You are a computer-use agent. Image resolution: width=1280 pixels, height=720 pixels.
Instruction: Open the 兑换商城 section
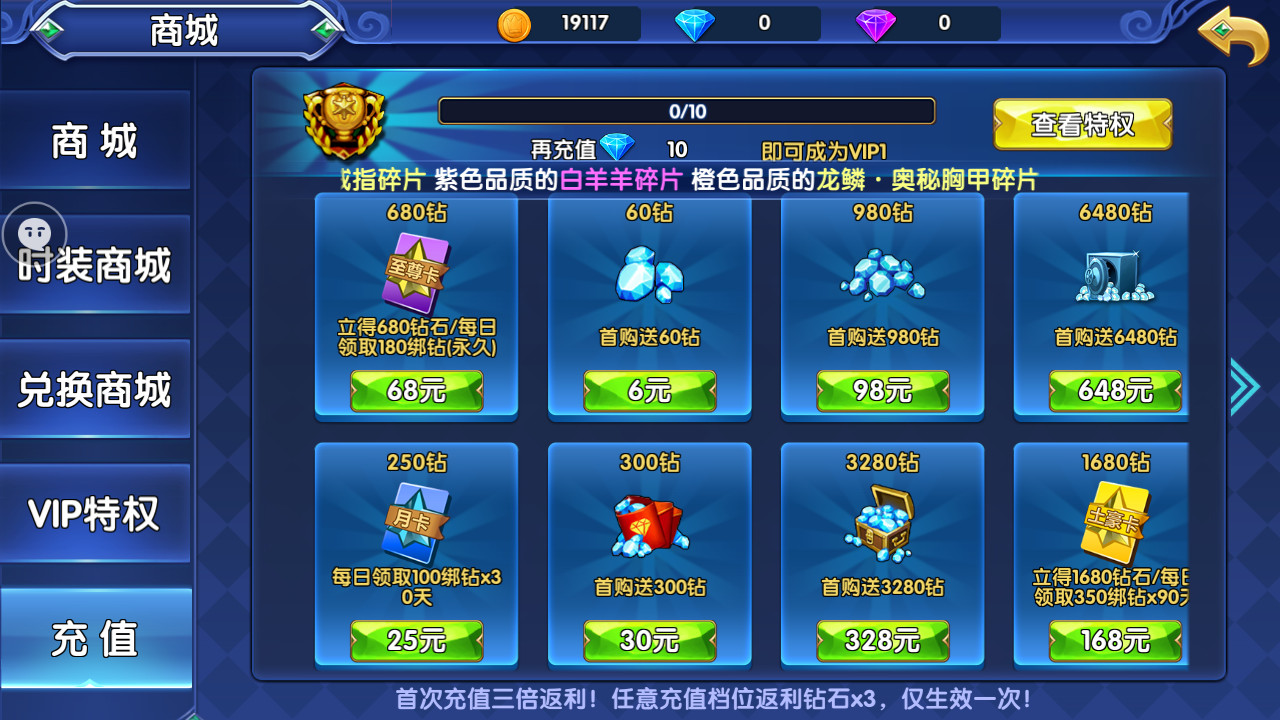[95, 388]
